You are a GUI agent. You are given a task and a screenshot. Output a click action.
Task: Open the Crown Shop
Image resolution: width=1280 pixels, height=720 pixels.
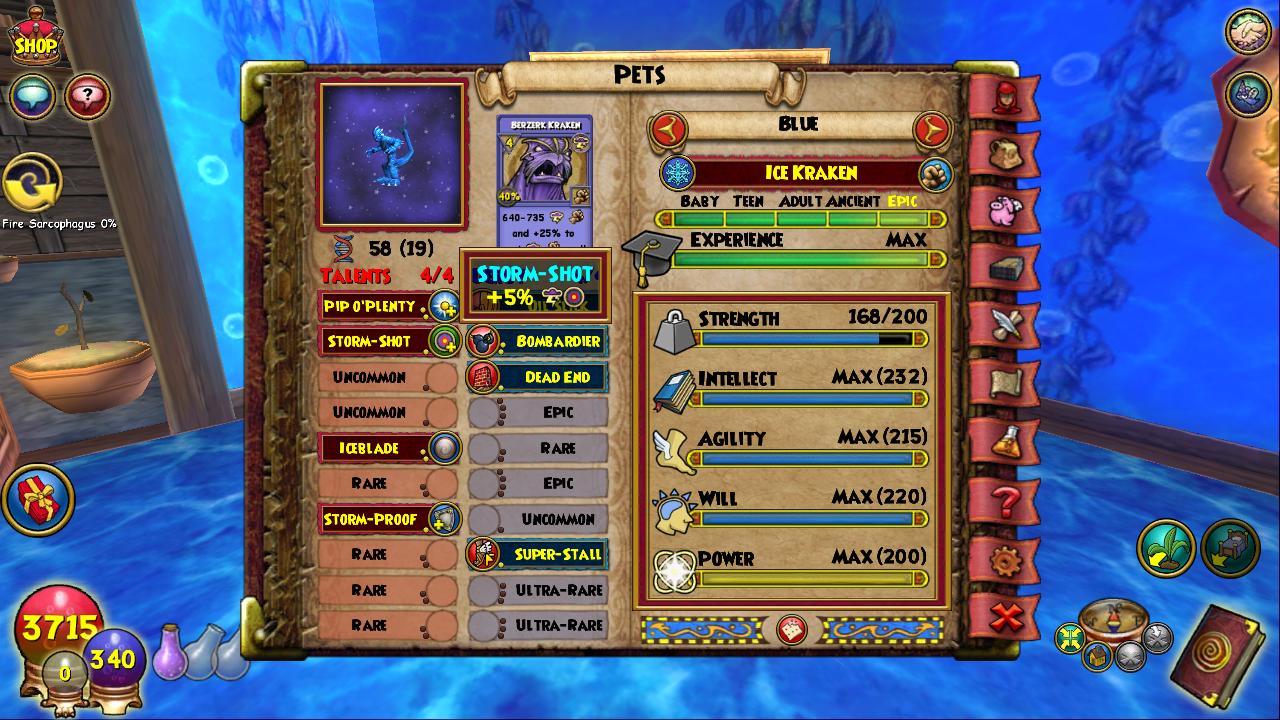point(35,40)
